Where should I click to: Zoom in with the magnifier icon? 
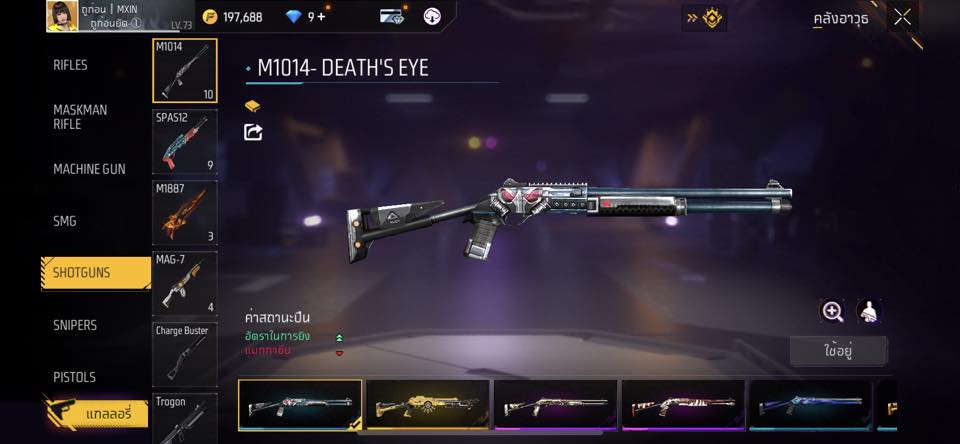(x=832, y=311)
